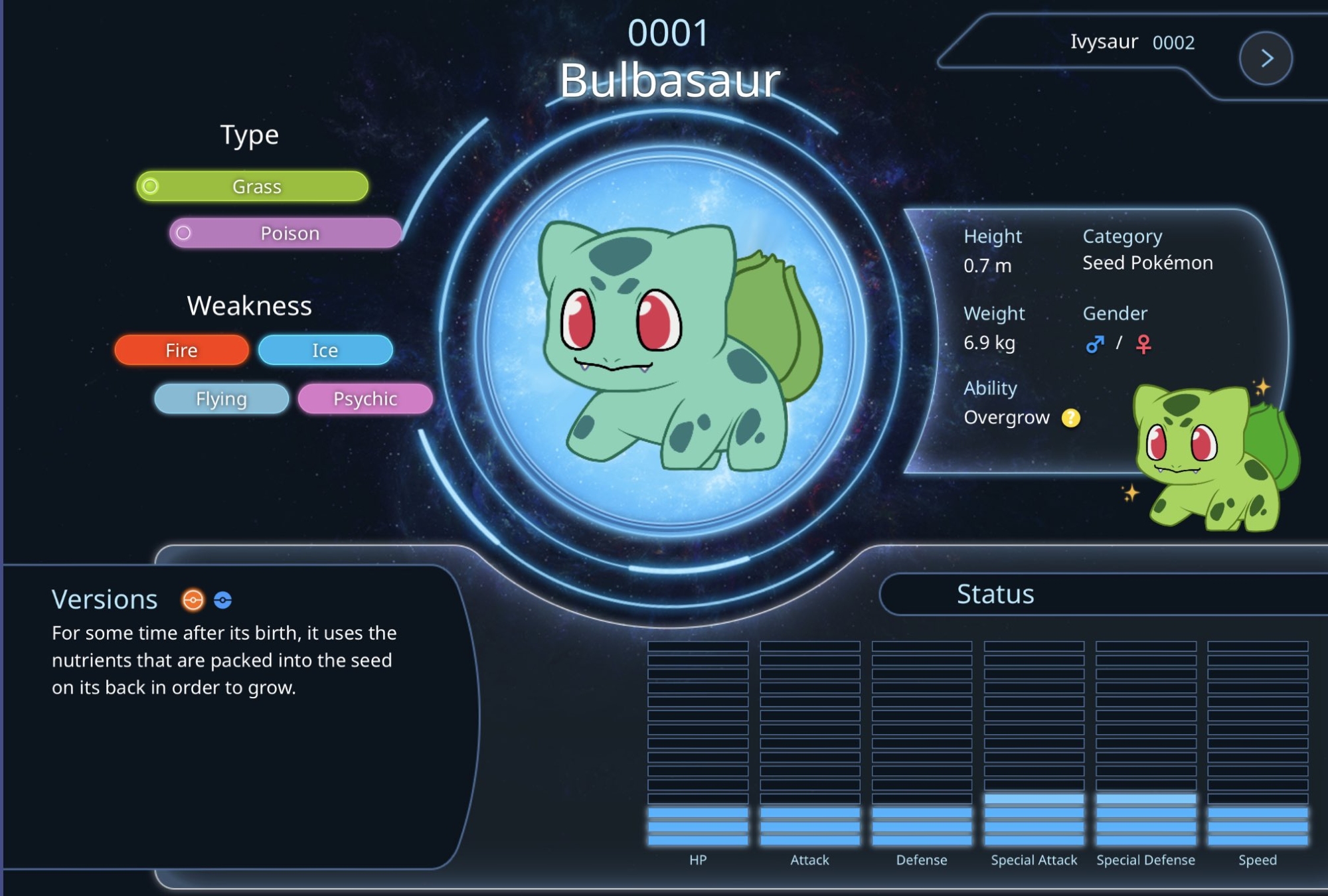Choose the Fire weakness tag
The image size is (1328, 896).
(x=181, y=350)
